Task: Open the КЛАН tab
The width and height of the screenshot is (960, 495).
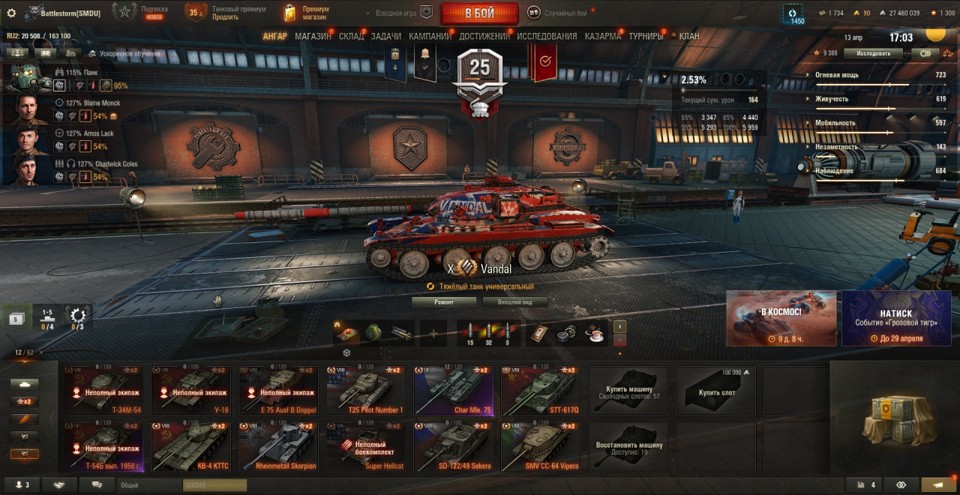Action: (689, 36)
